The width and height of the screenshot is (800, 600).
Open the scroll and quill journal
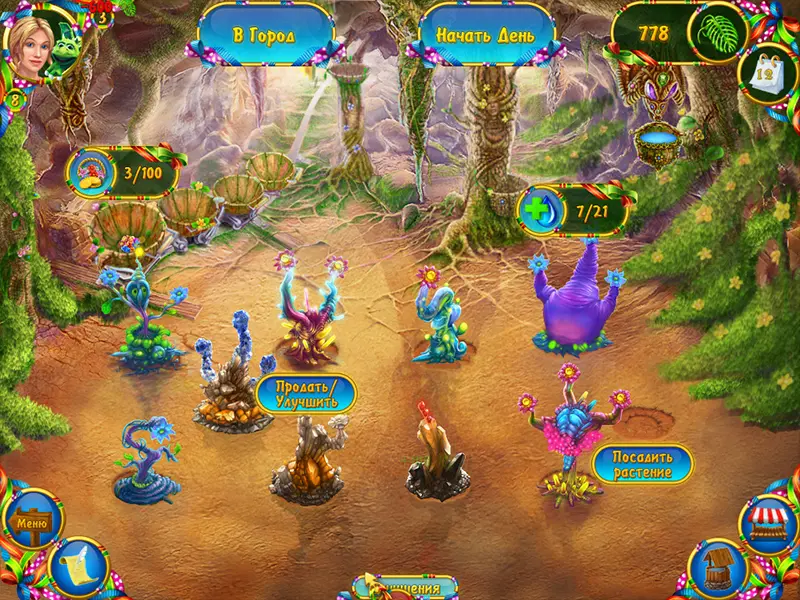pos(78,567)
